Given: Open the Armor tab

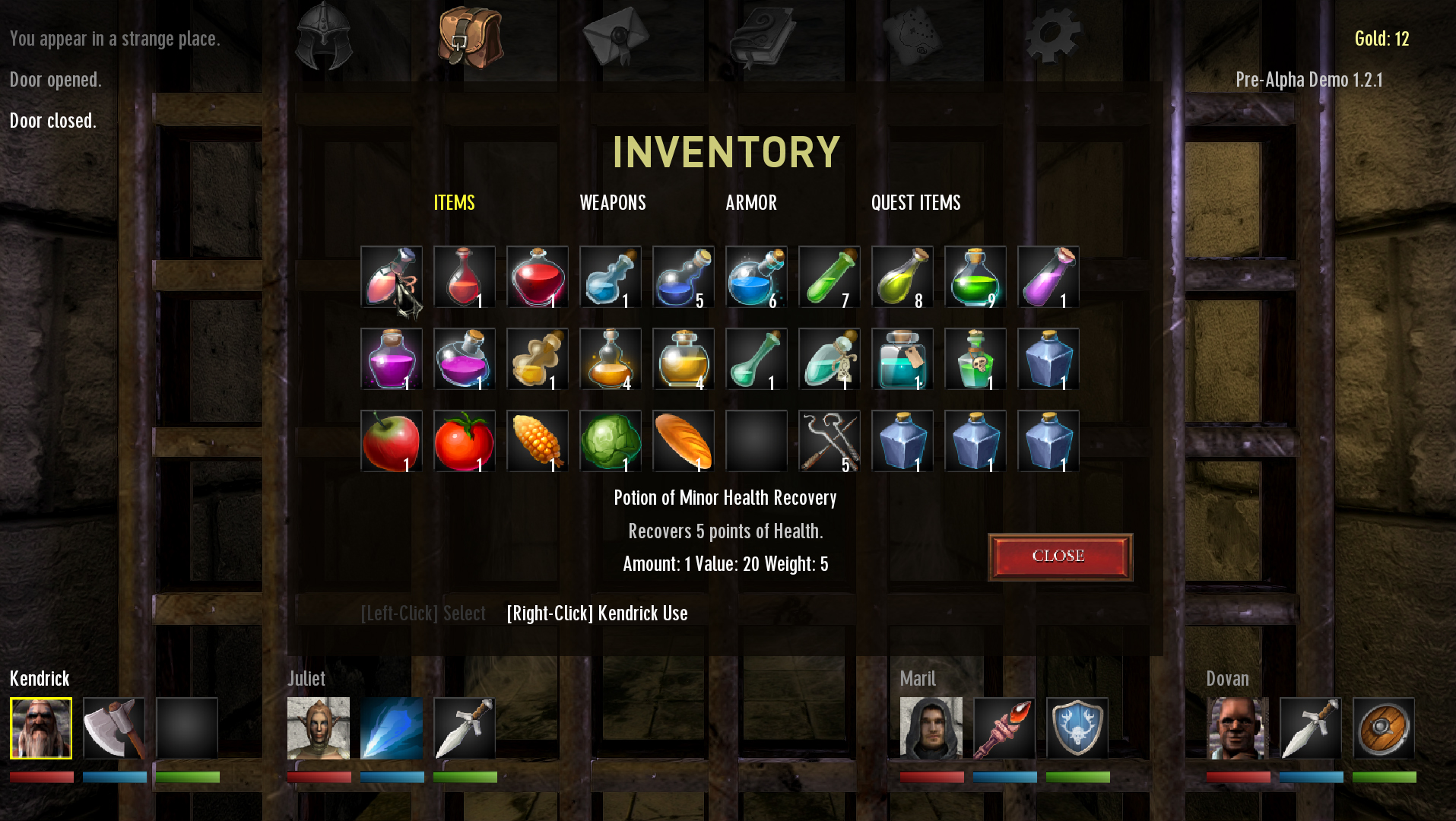Looking at the screenshot, I should click(x=750, y=203).
